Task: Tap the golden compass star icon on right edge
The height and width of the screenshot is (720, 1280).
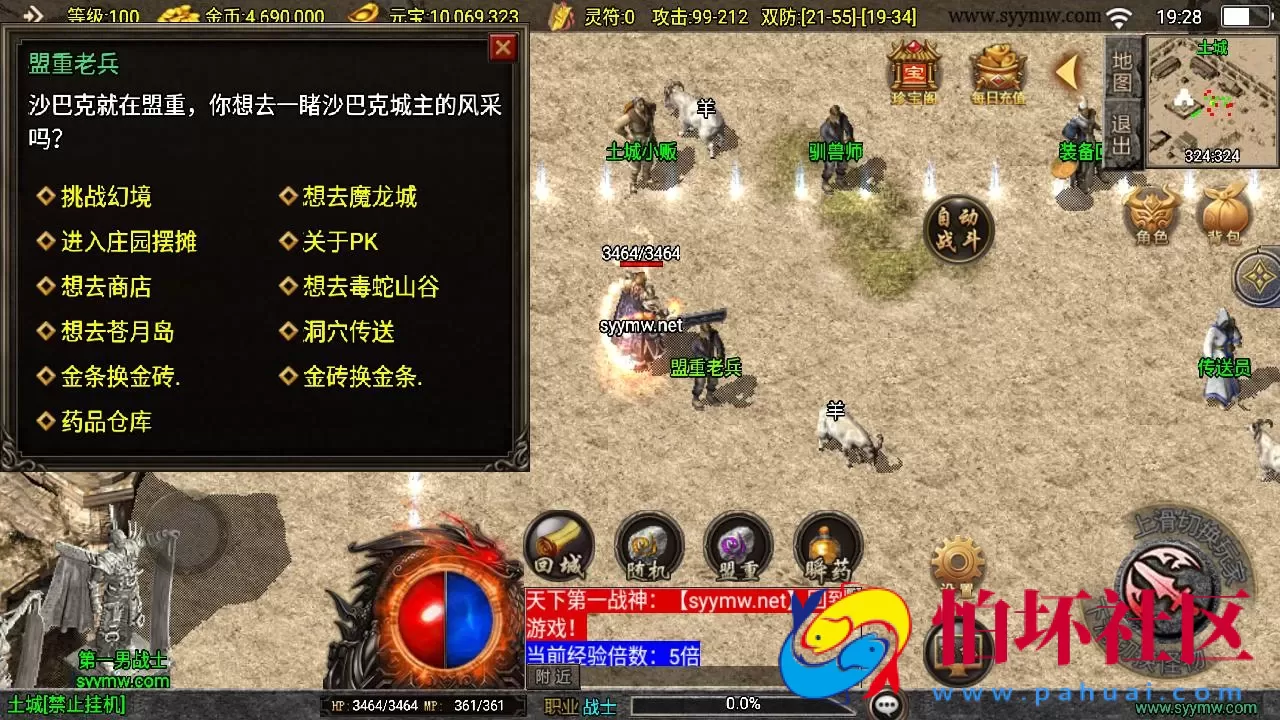Action: click(x=1256, y=278)
